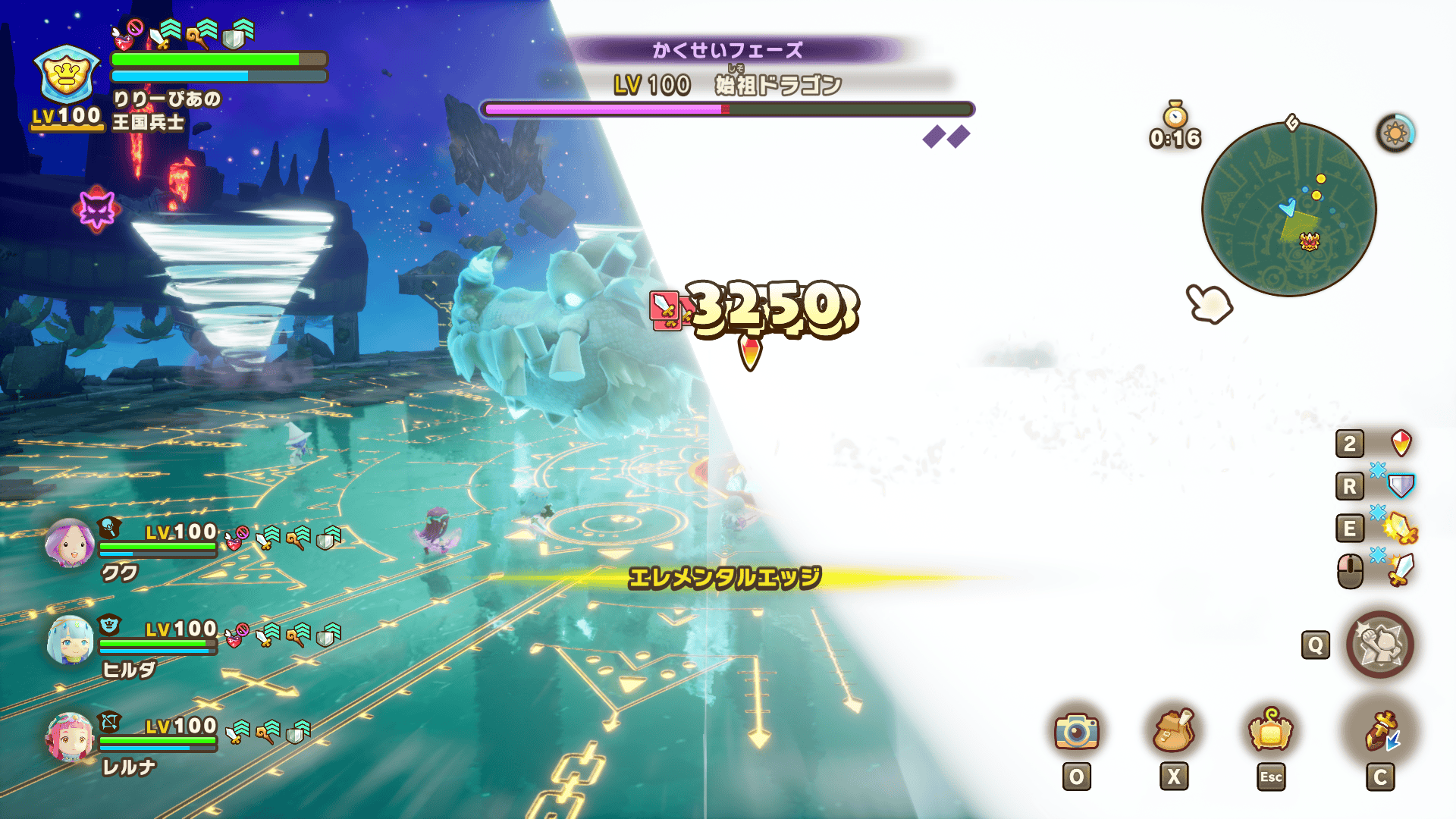
Task: Open the main menu lantern icon
Action: tap(1271, 731)
